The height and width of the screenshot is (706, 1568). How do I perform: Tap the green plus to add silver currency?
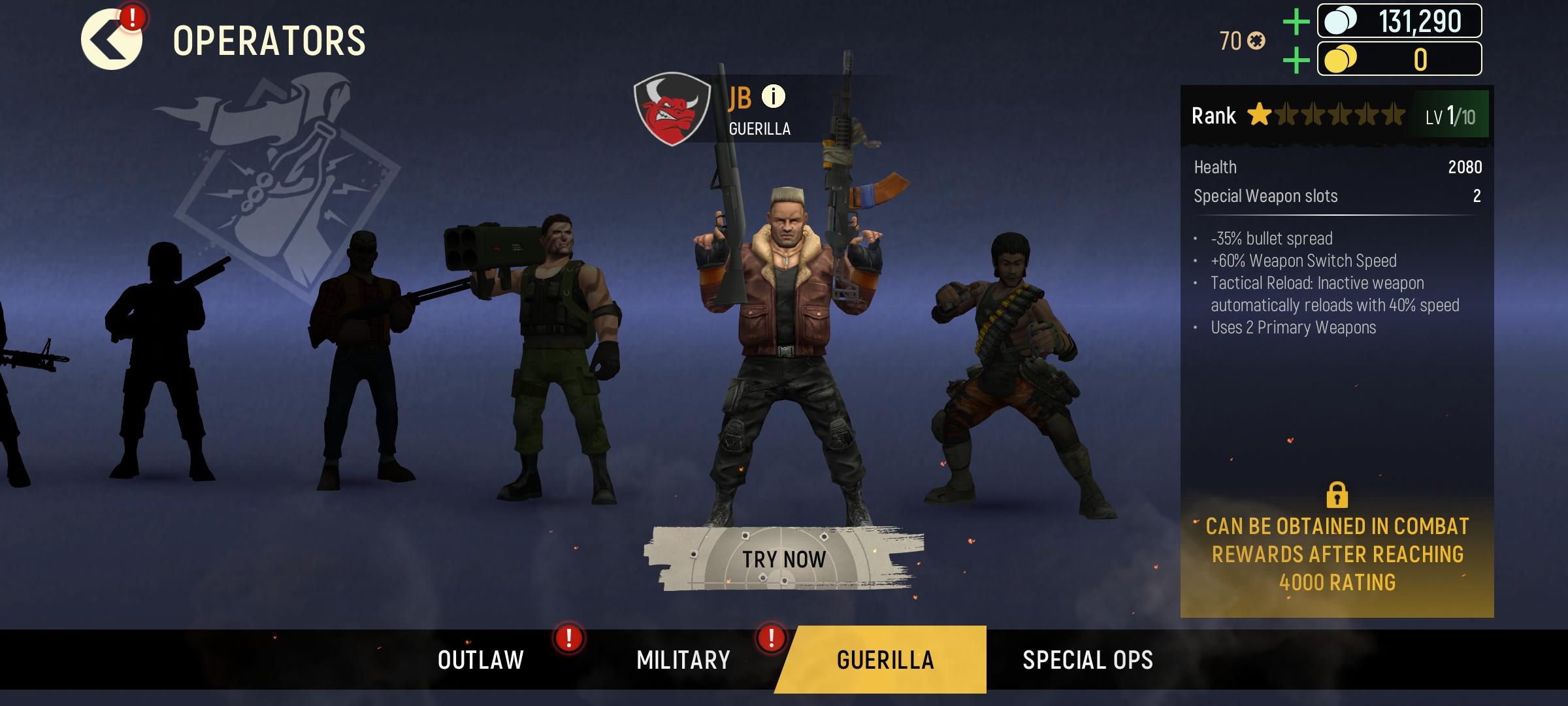click(1295, 22)
